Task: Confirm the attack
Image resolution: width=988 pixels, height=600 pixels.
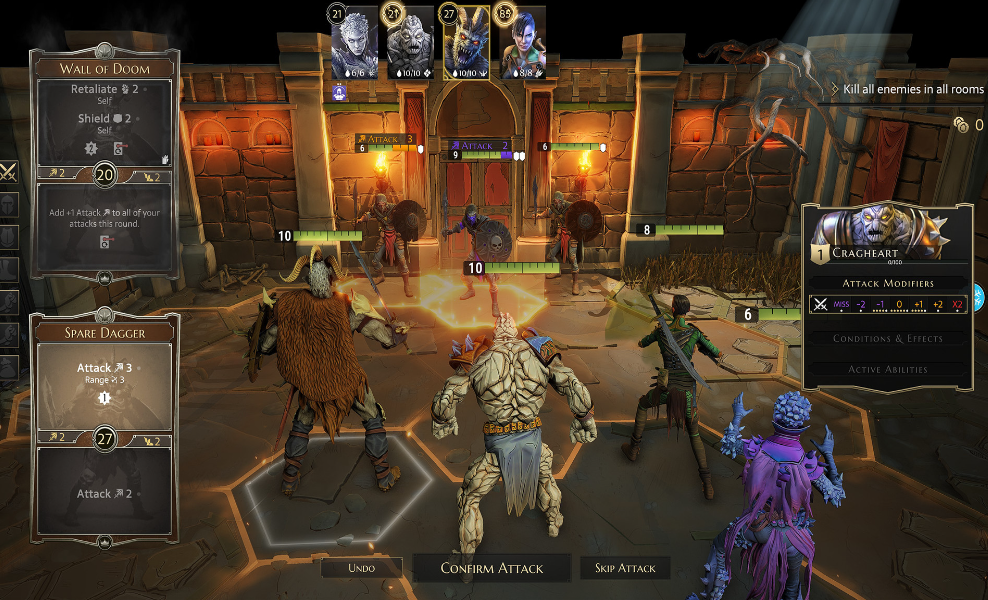Action: point(492,568)
